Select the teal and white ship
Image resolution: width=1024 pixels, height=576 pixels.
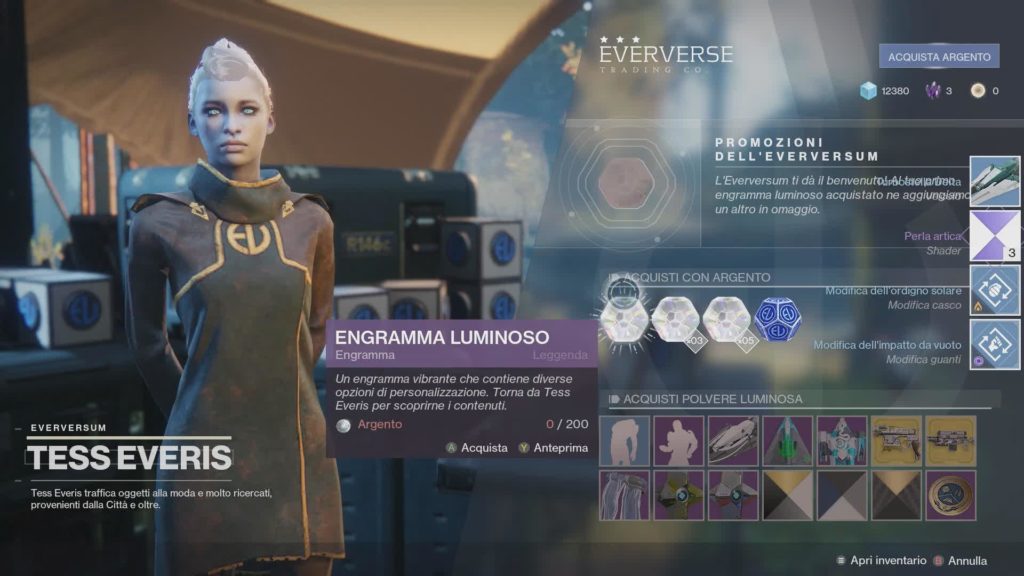coord(842,441)
